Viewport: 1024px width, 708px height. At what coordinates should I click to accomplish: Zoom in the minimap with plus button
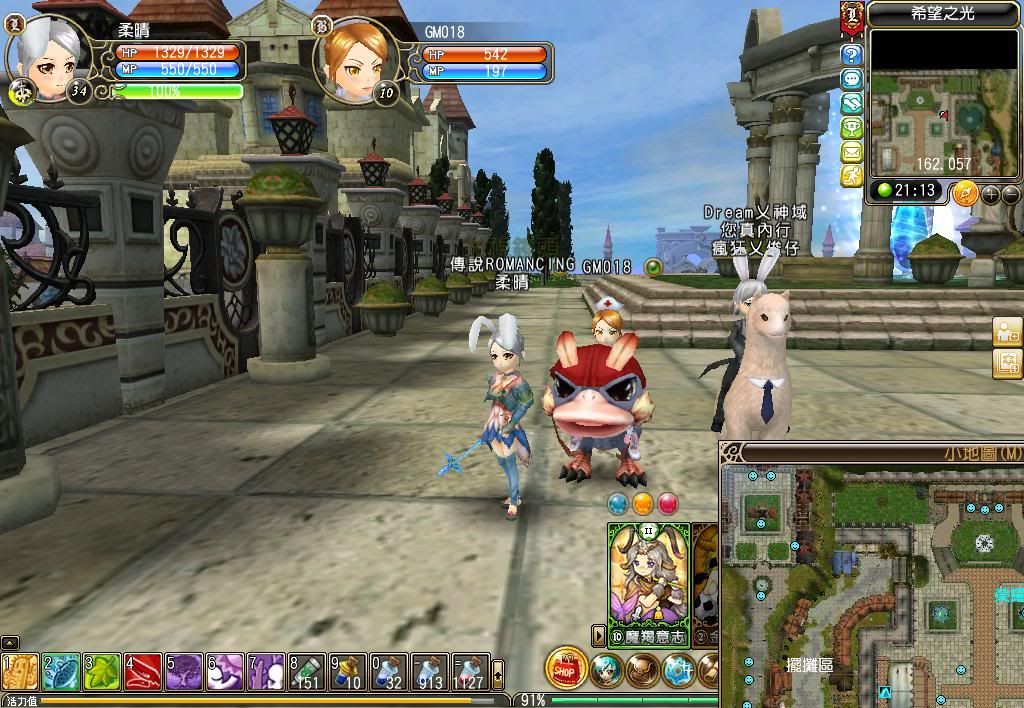click(x=990, y=193)
